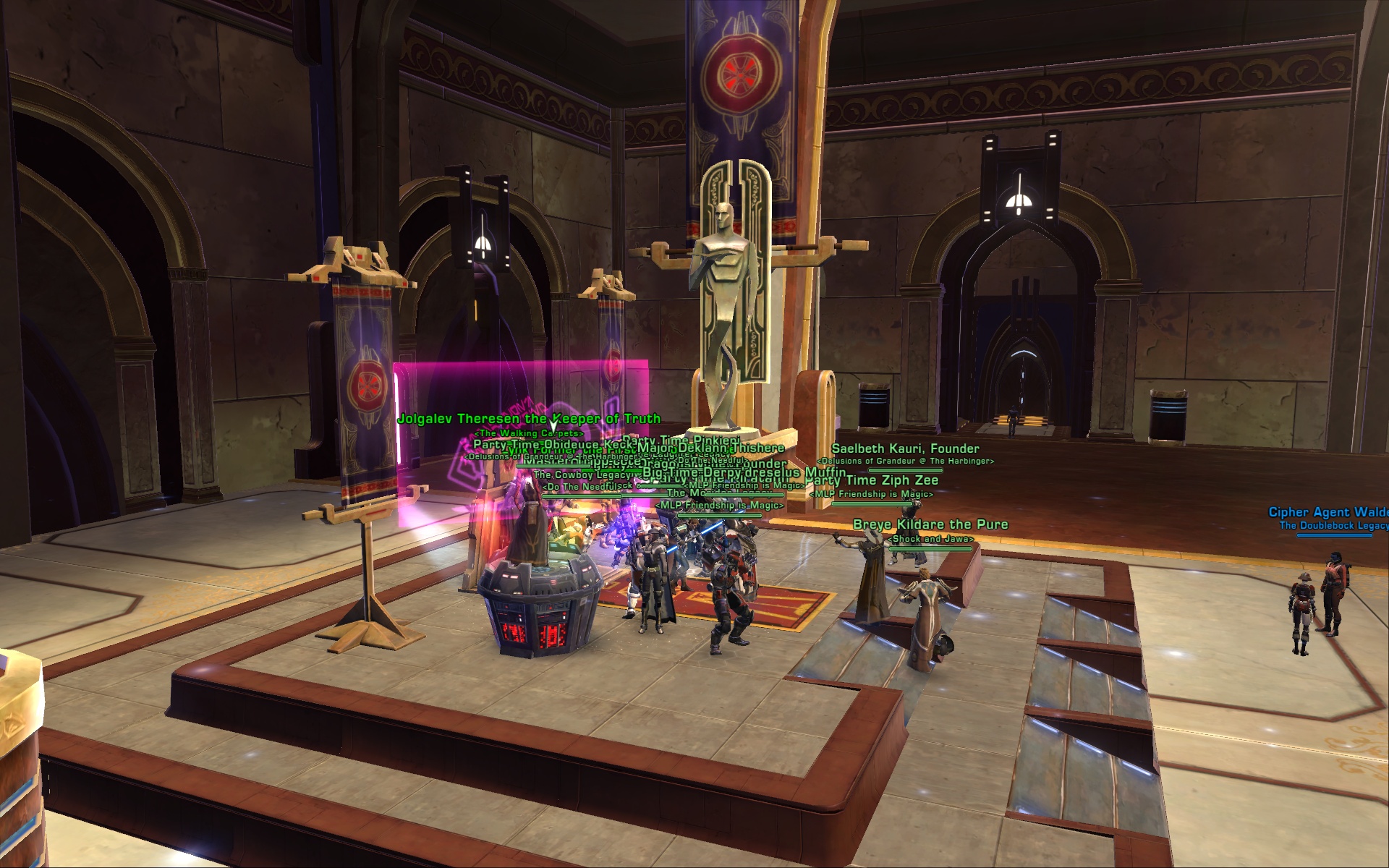Select Breye Kildare the Pure nameplate

point(930,524)
